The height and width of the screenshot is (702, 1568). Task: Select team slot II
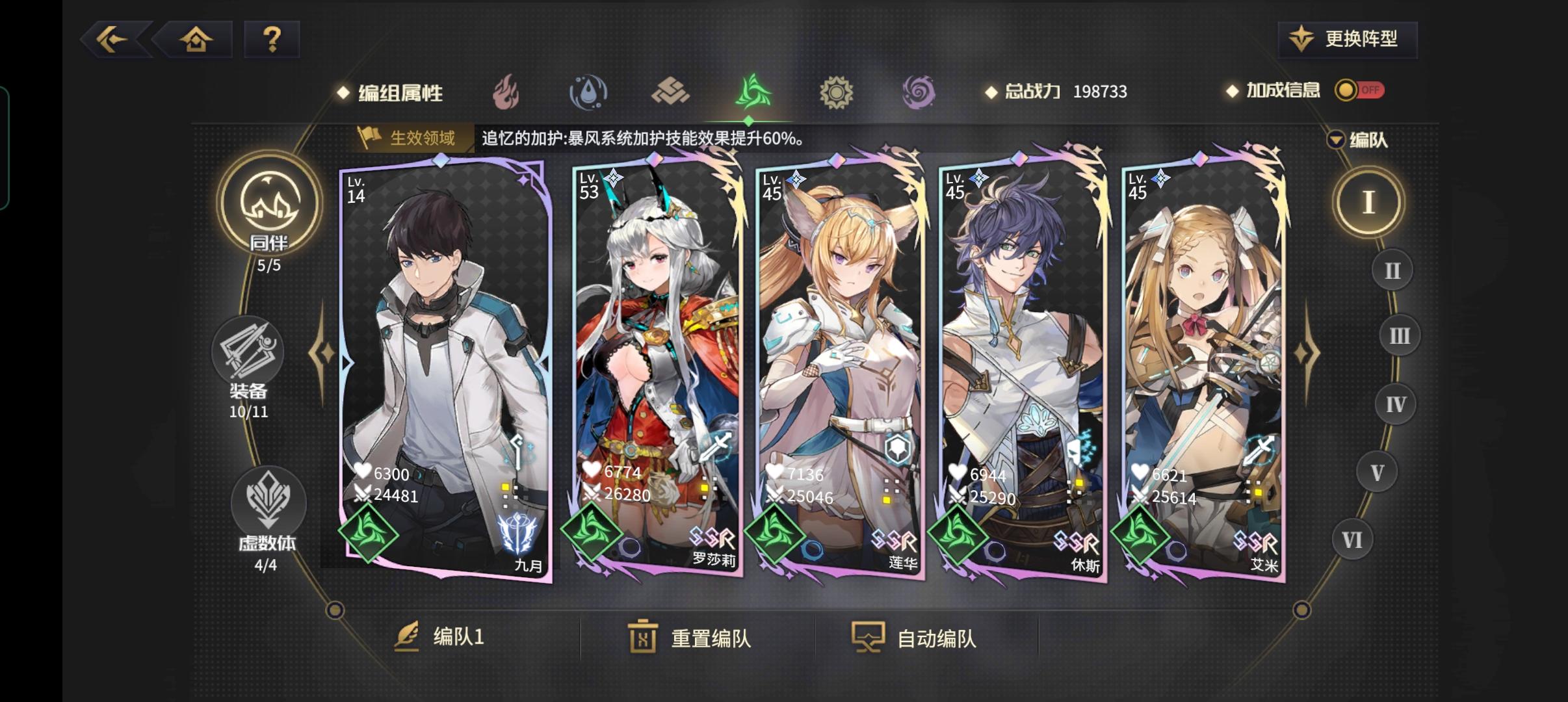point(1391,270)
